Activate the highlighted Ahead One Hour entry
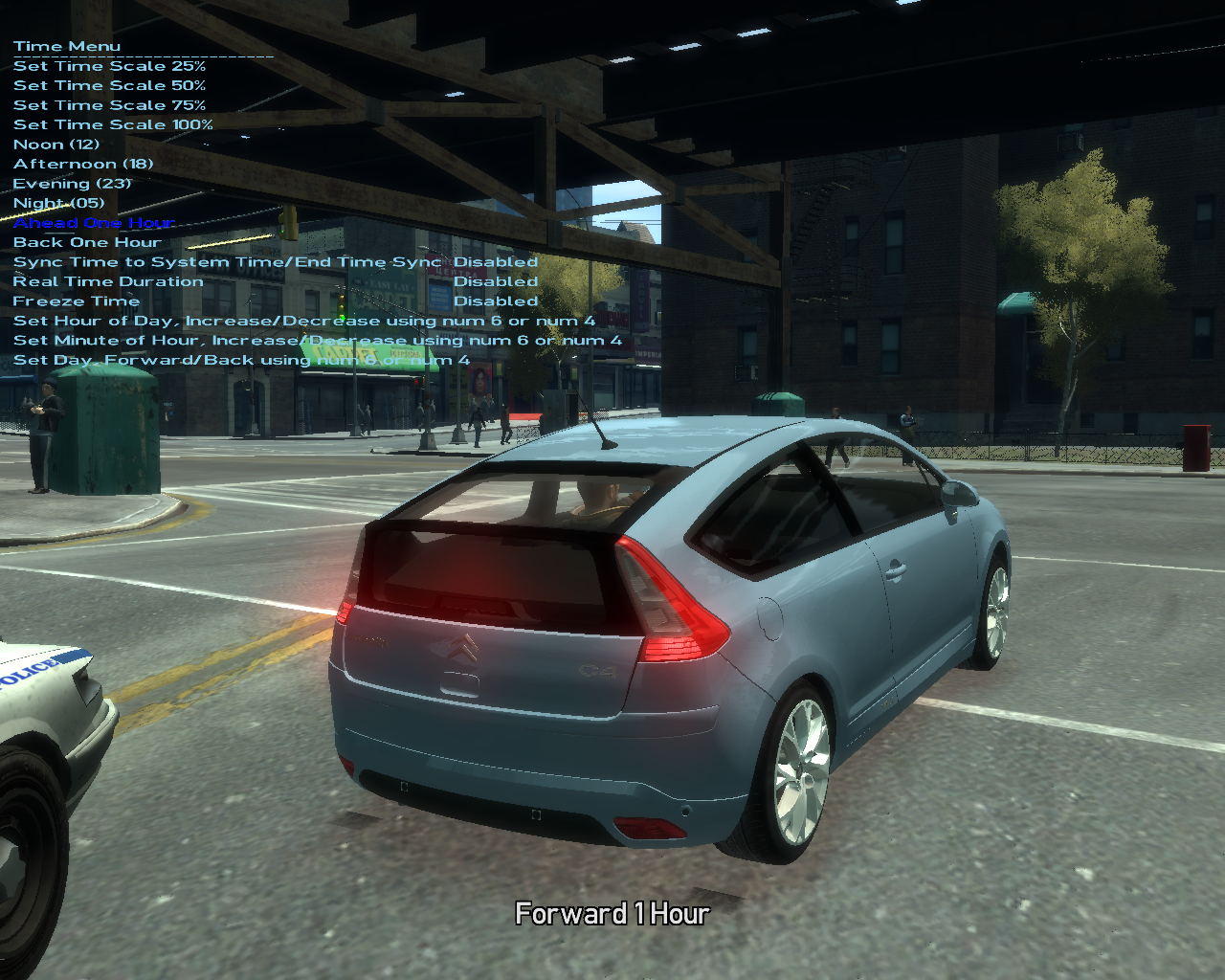The image size is (1225, 980). pos(94,223)
